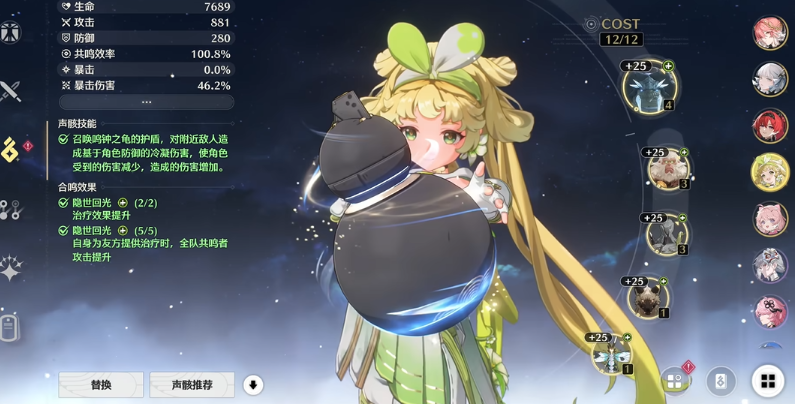Select the lower cost-3 echo slot
This screenshot has height=404, width=795.
pos(666,234)
